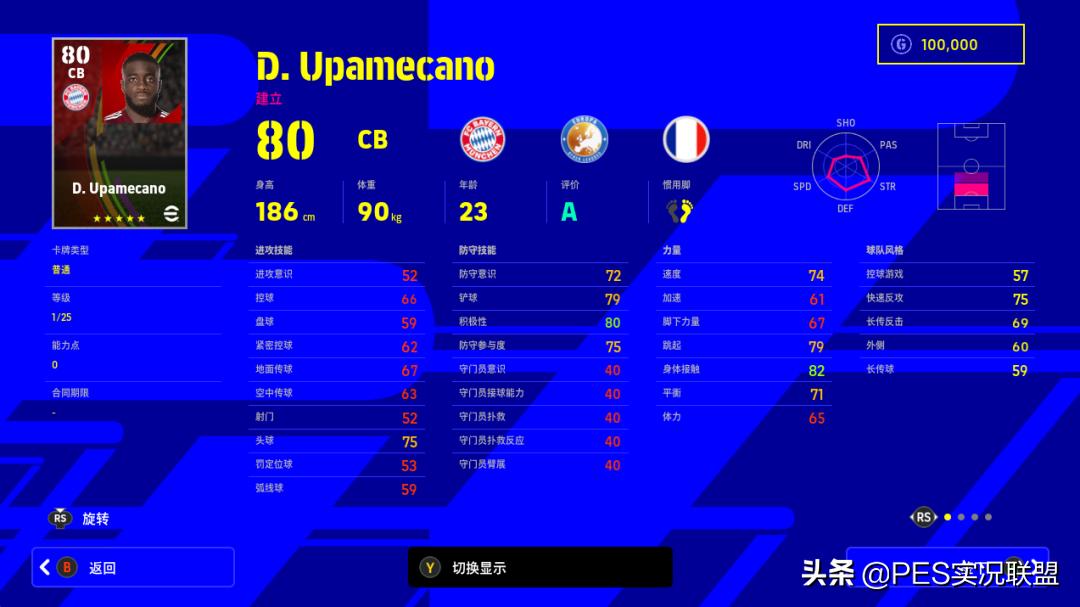Open the 100,000 GP balance box

pyautogui.click(x=950, y=45)
